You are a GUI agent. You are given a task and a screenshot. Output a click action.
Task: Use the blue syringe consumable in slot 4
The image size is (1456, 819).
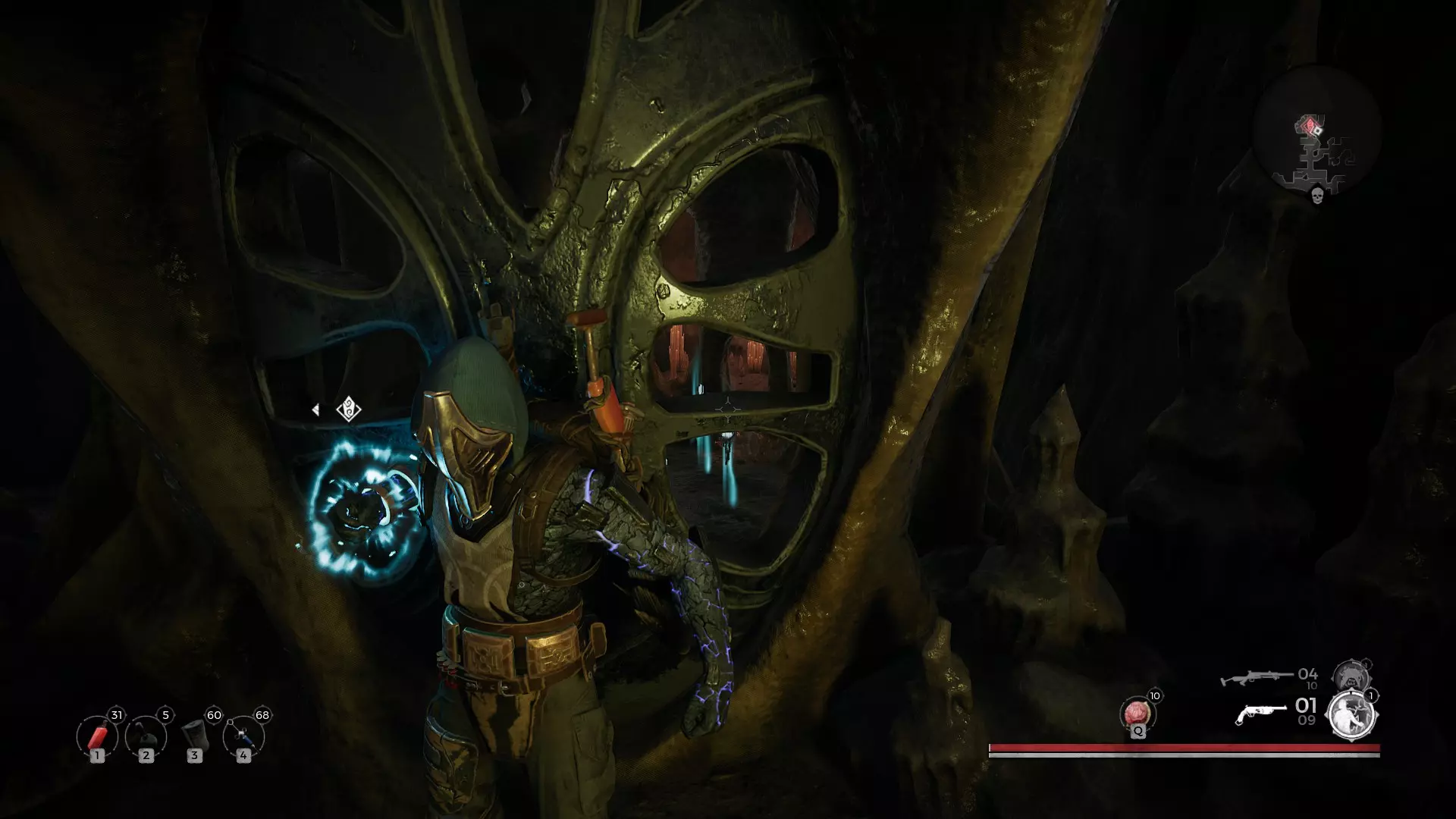pyautogui.click(x=243, y=736)
